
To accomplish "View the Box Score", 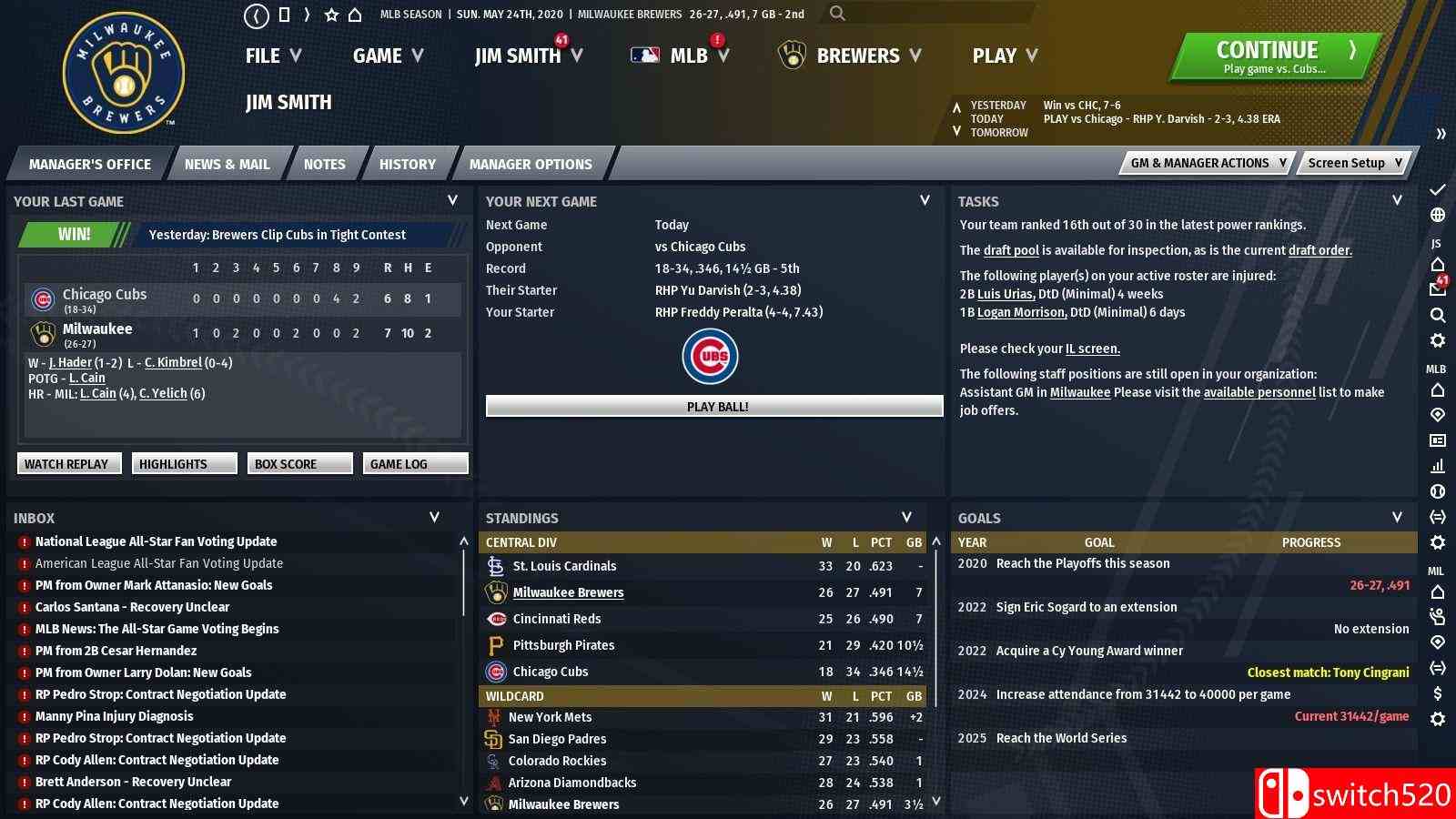I will coord(298,464).
